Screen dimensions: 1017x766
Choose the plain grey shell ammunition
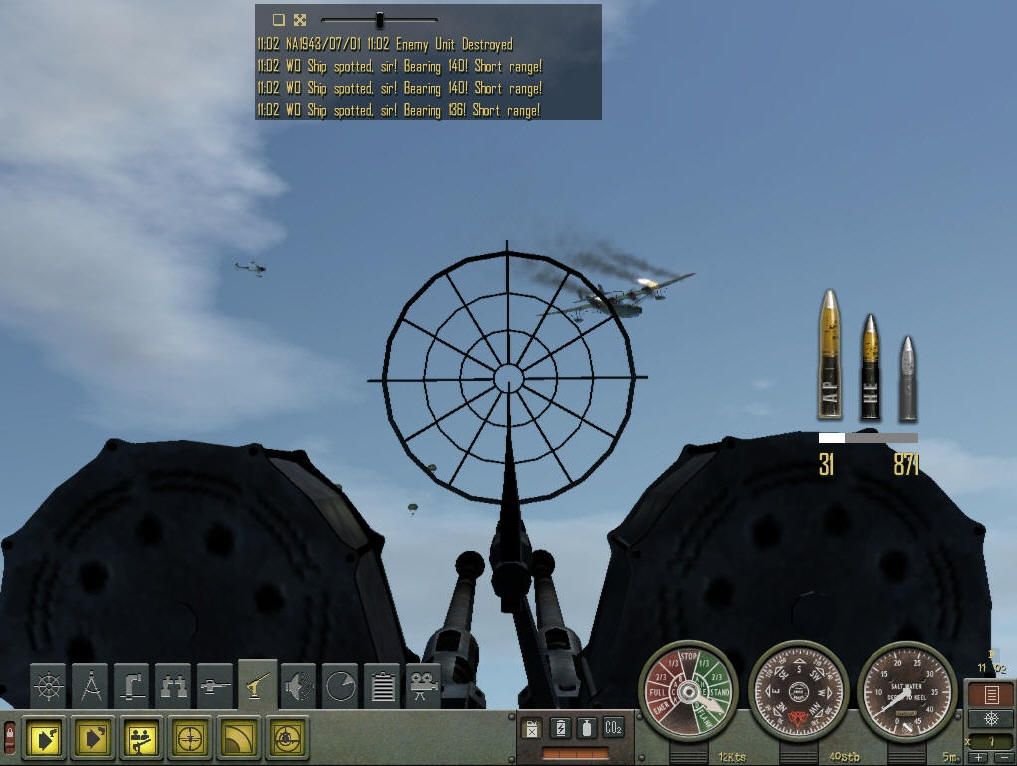click(x=906, y=378)
